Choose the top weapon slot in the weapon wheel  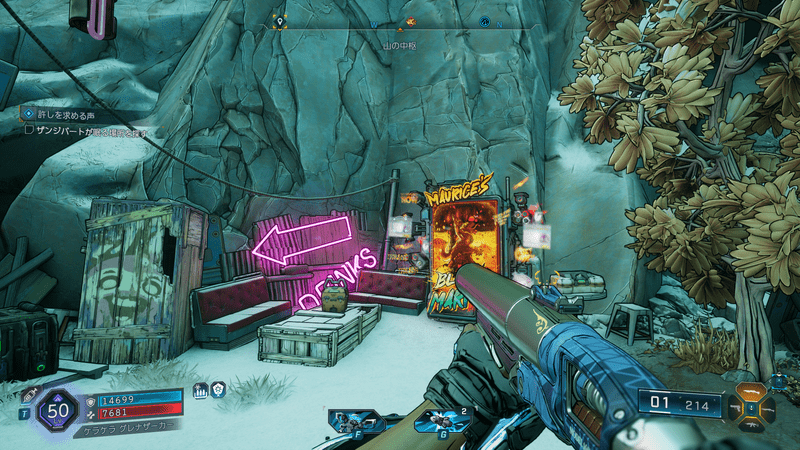tap(751, 389)
